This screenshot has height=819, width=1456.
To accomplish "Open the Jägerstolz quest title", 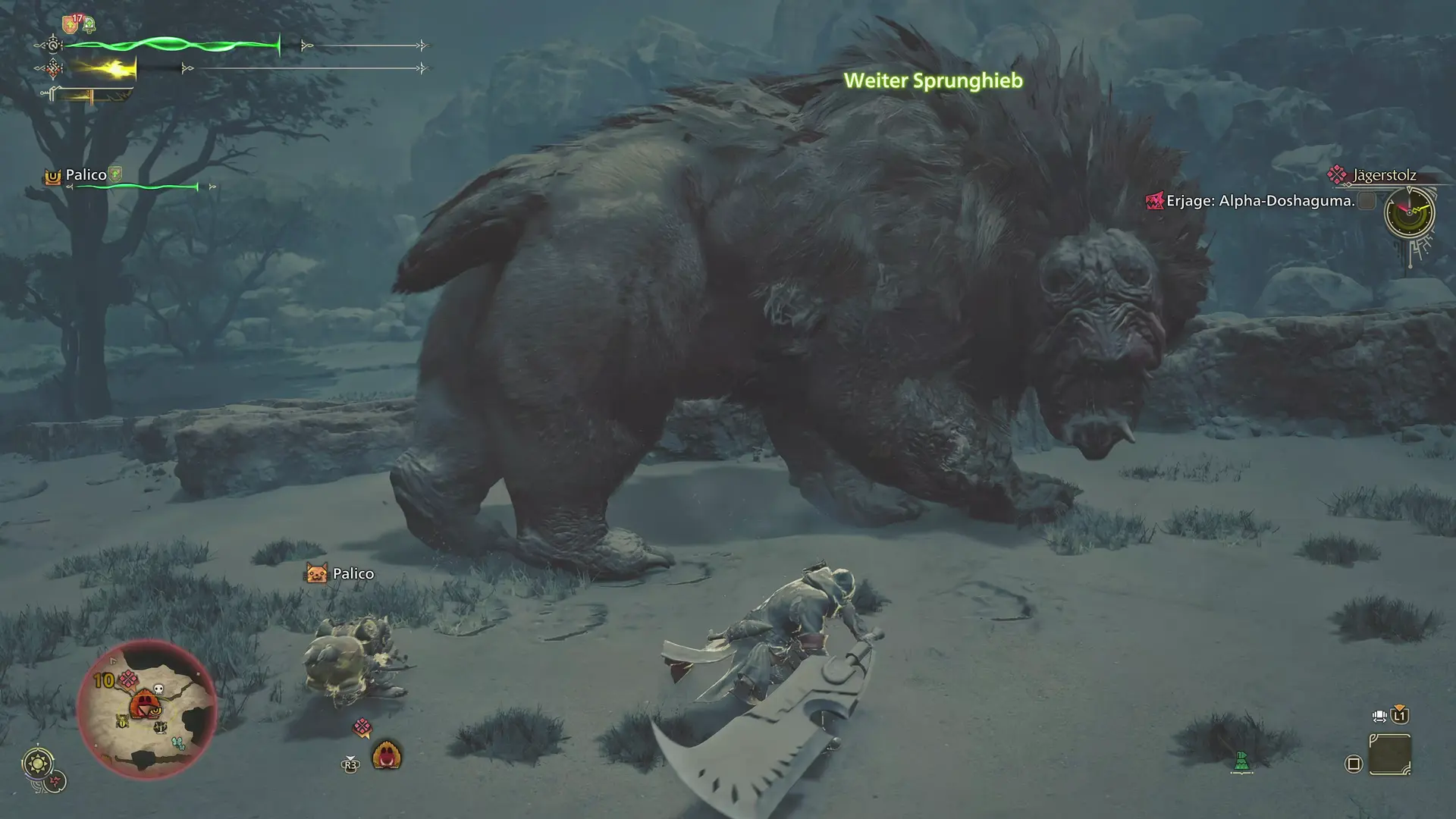I will (1384, 175).
